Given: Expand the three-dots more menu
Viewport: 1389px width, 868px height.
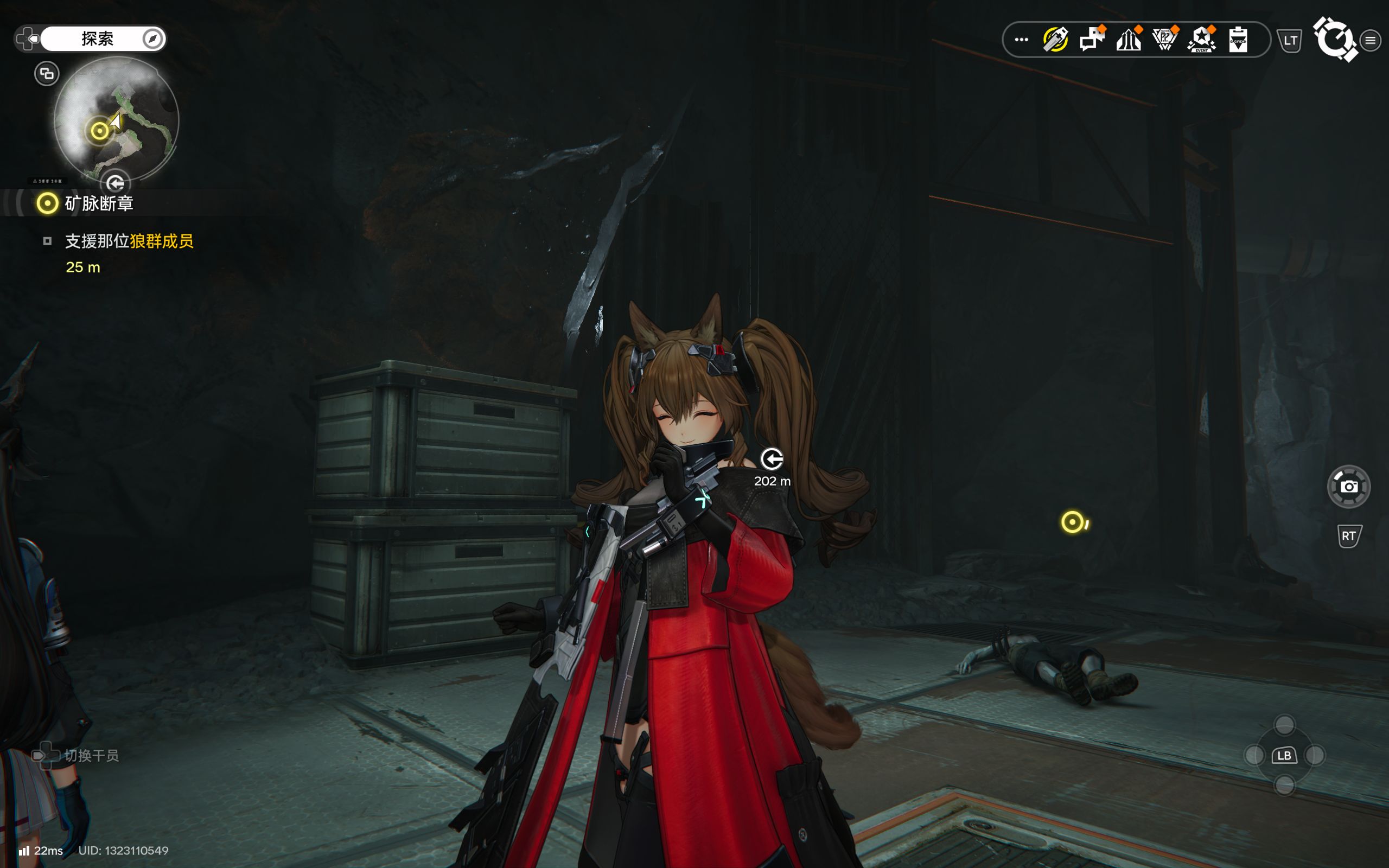Looking at the screenshot, I should [1021, 40].
